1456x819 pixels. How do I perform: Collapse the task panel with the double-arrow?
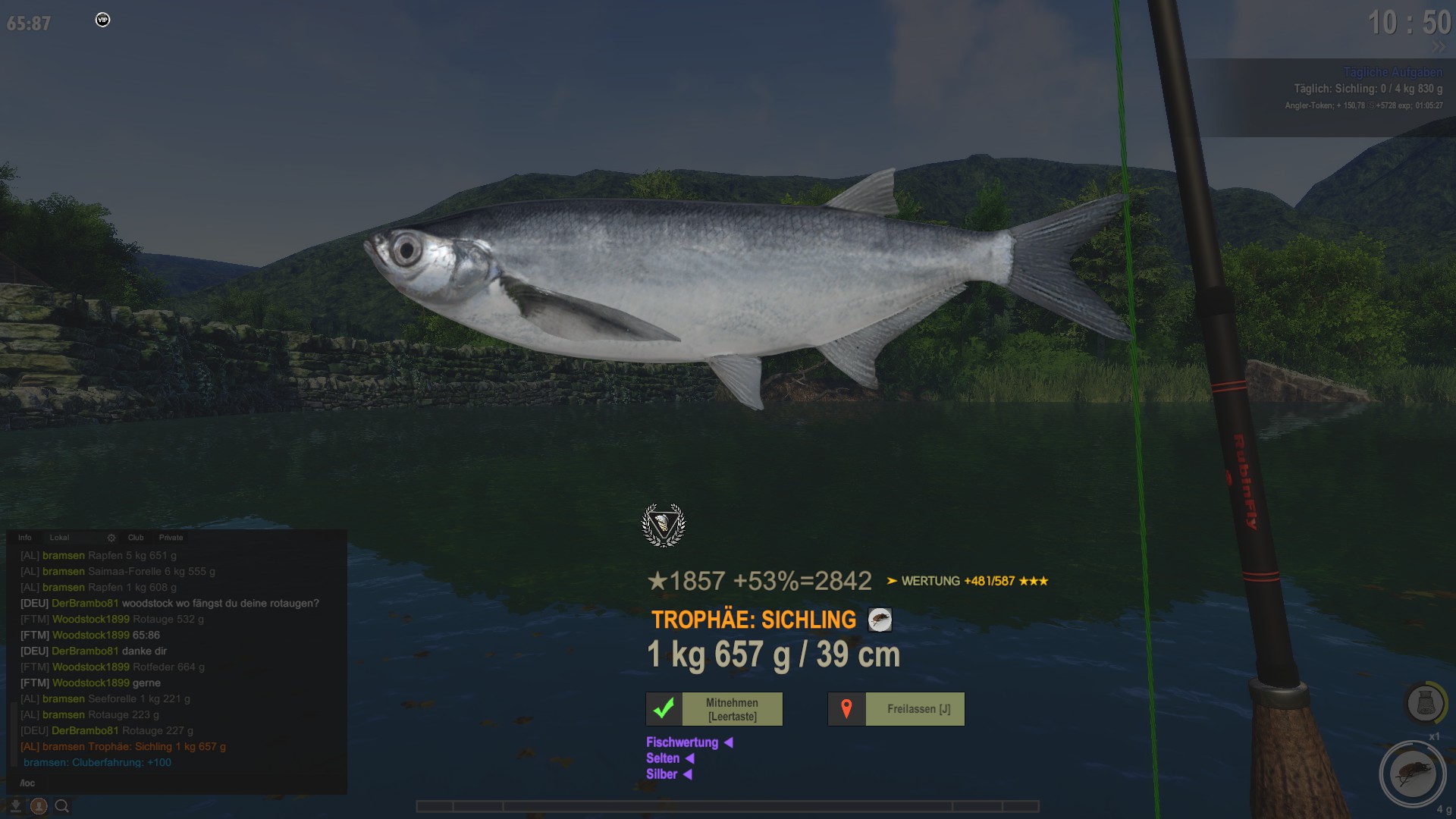tap(1439, 47)
